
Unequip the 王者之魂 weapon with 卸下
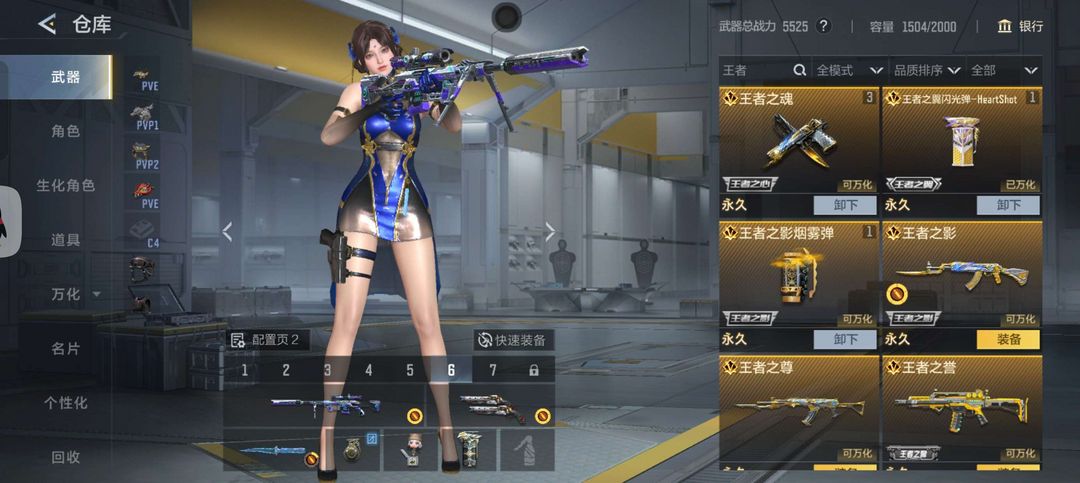[x=844, y=205]
